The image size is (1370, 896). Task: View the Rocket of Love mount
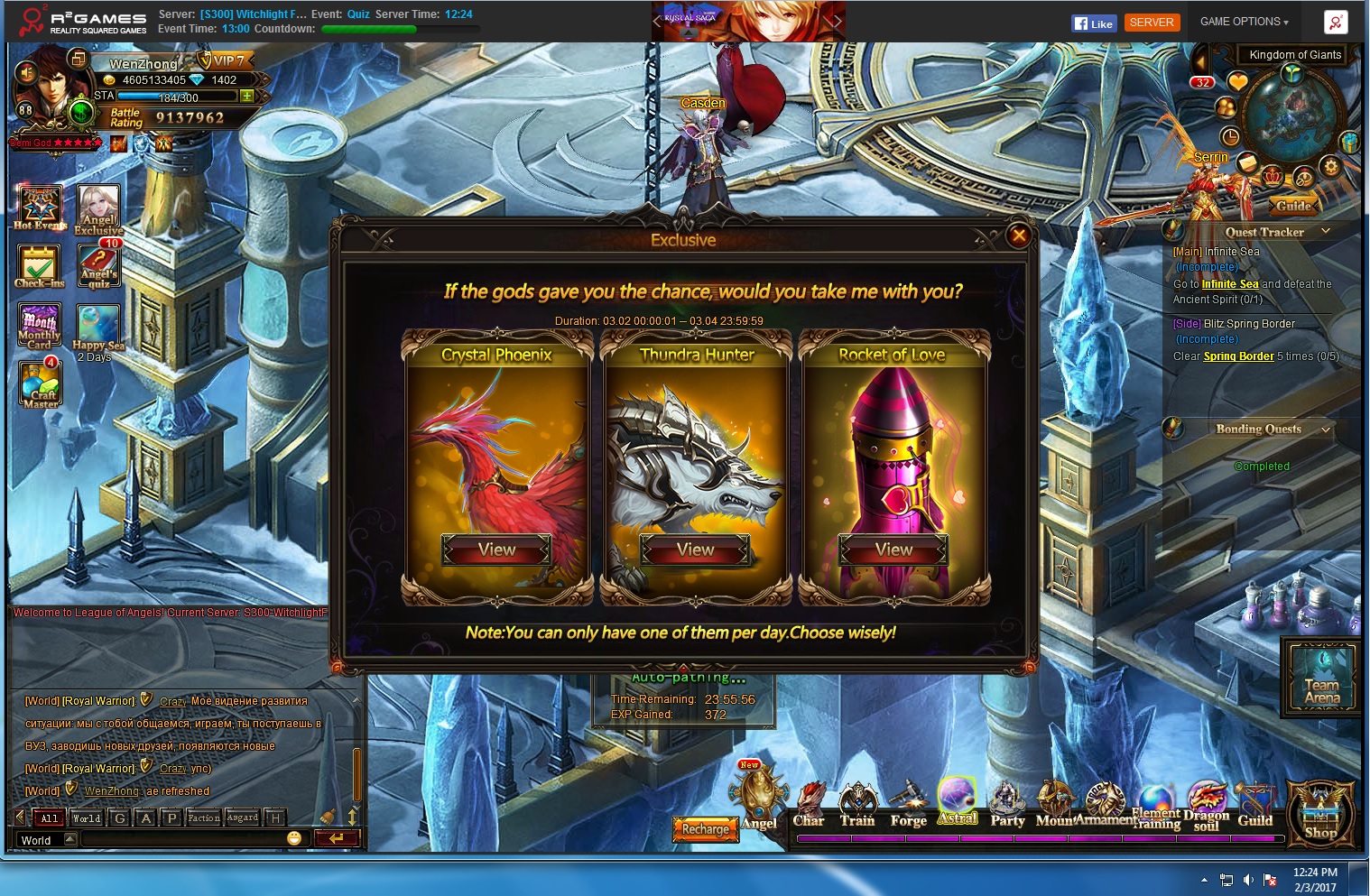[893, 550]
